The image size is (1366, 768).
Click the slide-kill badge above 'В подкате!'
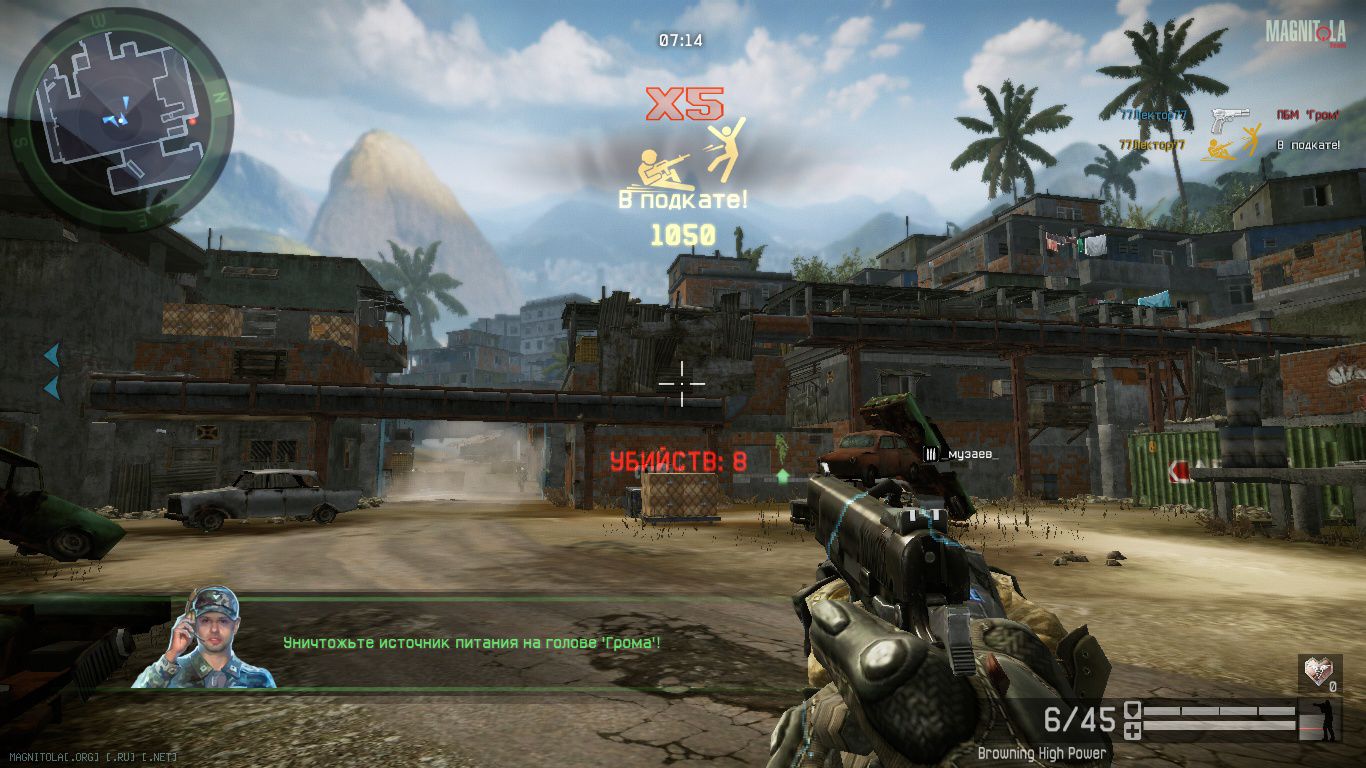pyautogui.click(x=692, y=155)
